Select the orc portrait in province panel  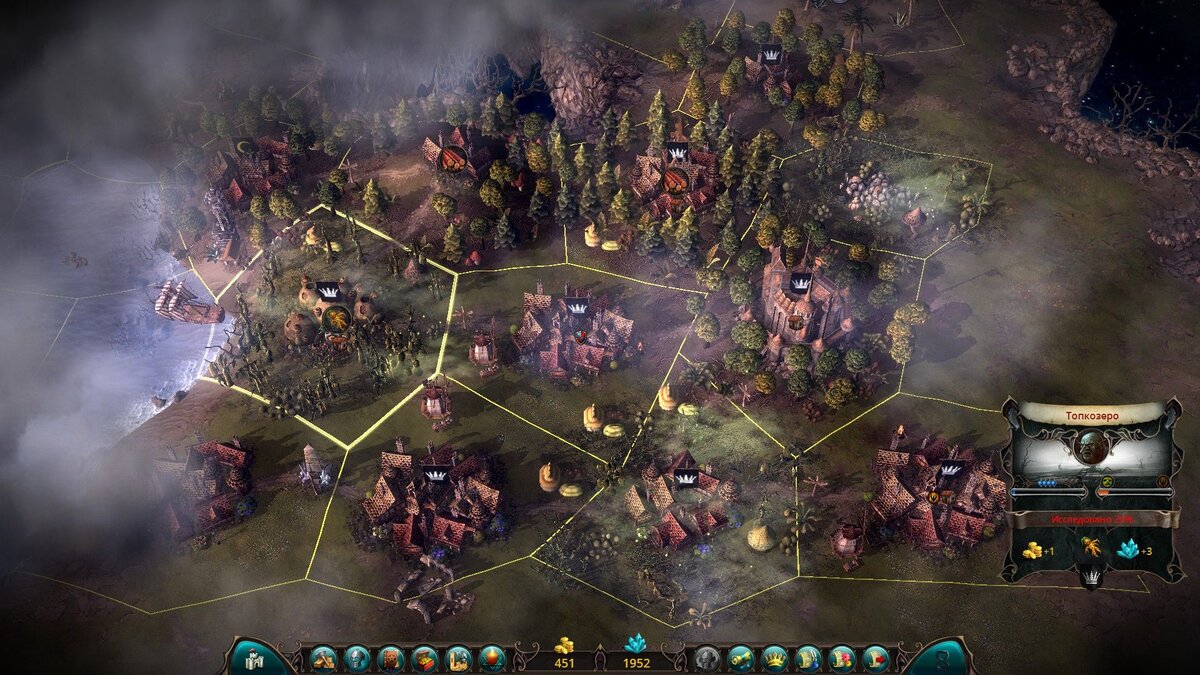1092,447
